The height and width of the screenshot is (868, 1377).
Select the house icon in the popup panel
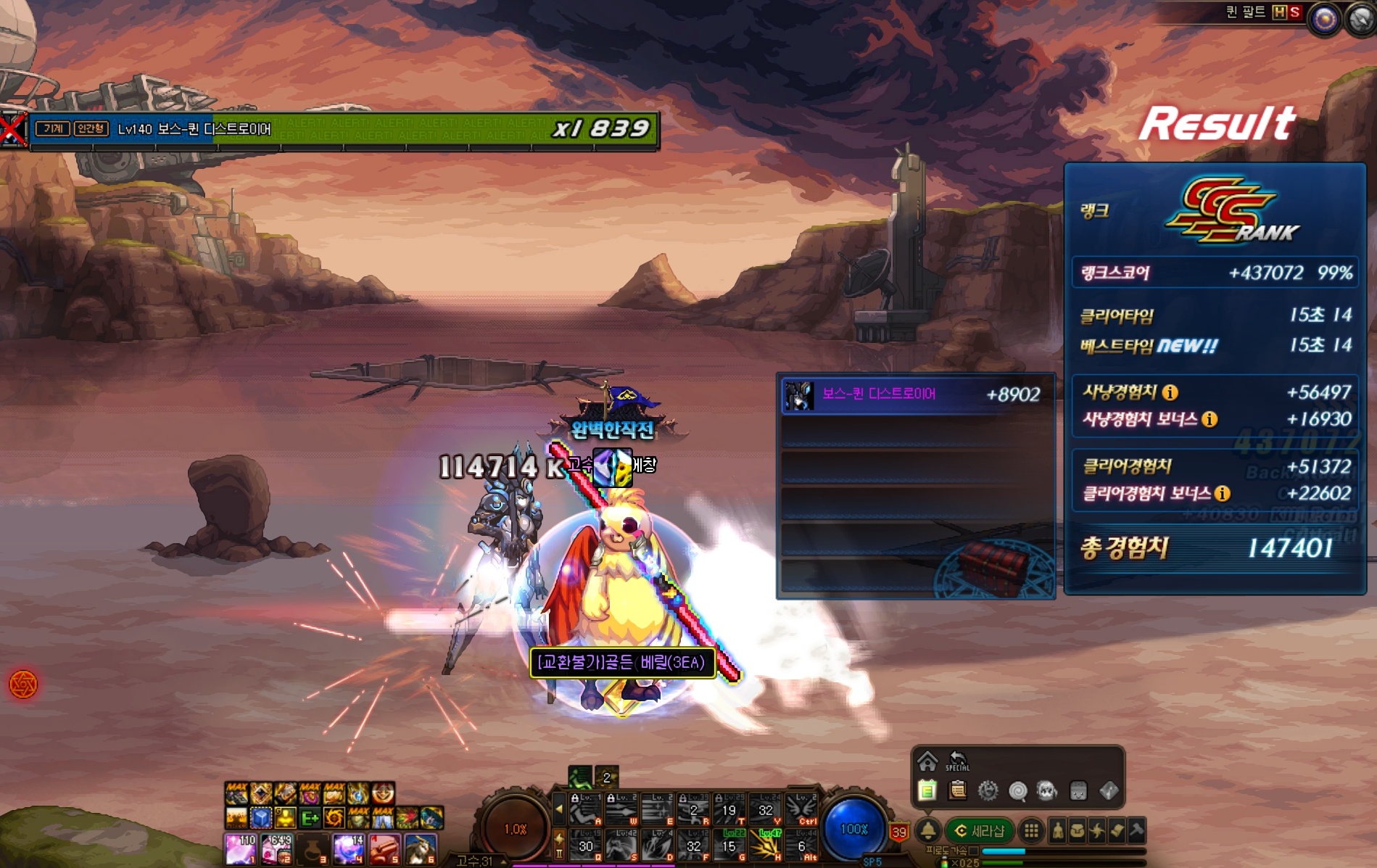click(927, 761)
